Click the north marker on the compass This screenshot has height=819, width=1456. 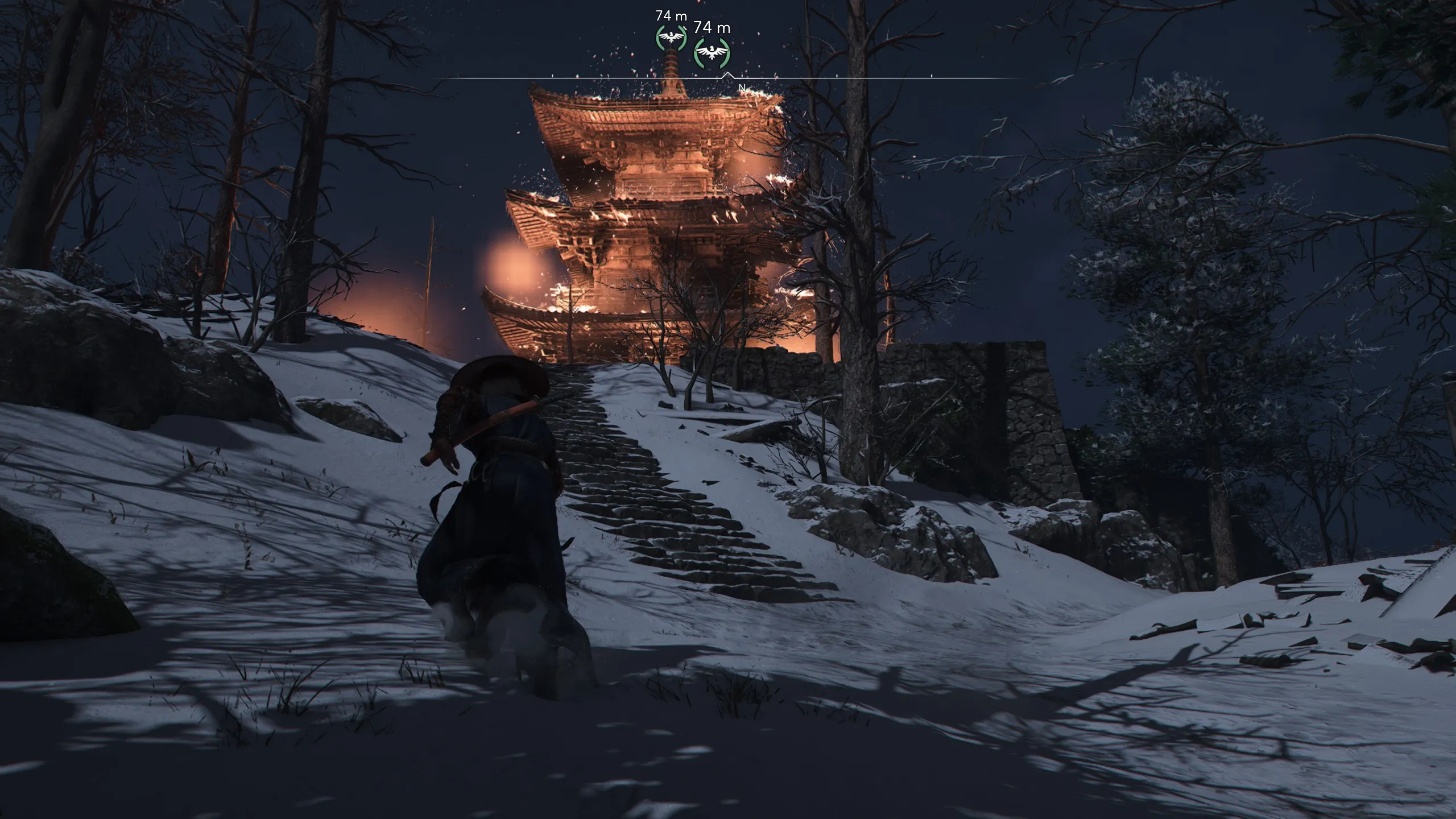point(742,88)
